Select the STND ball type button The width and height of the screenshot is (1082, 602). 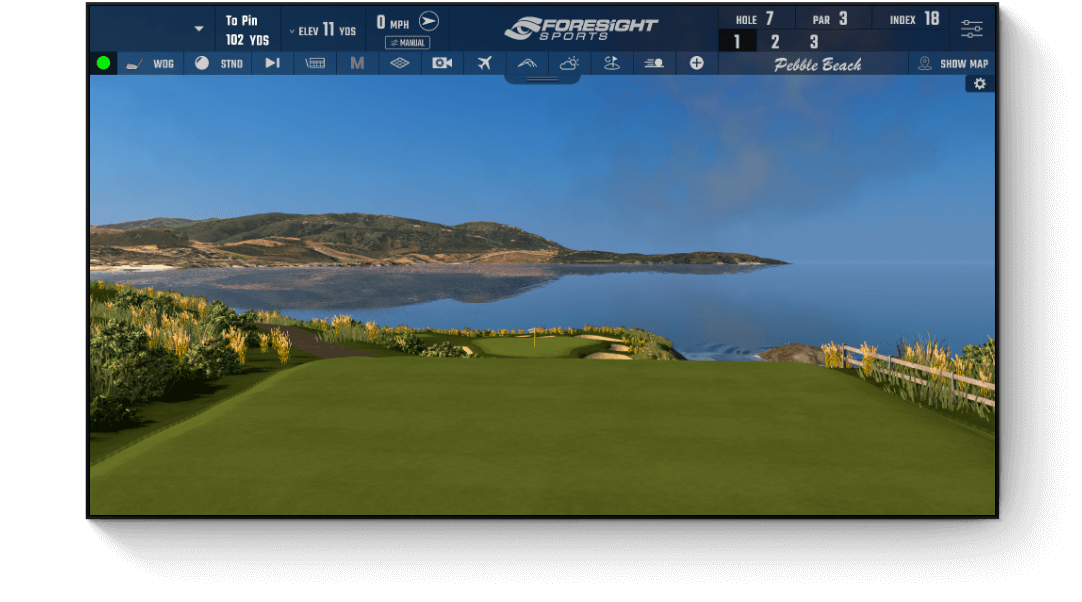(x=219, y=63)
